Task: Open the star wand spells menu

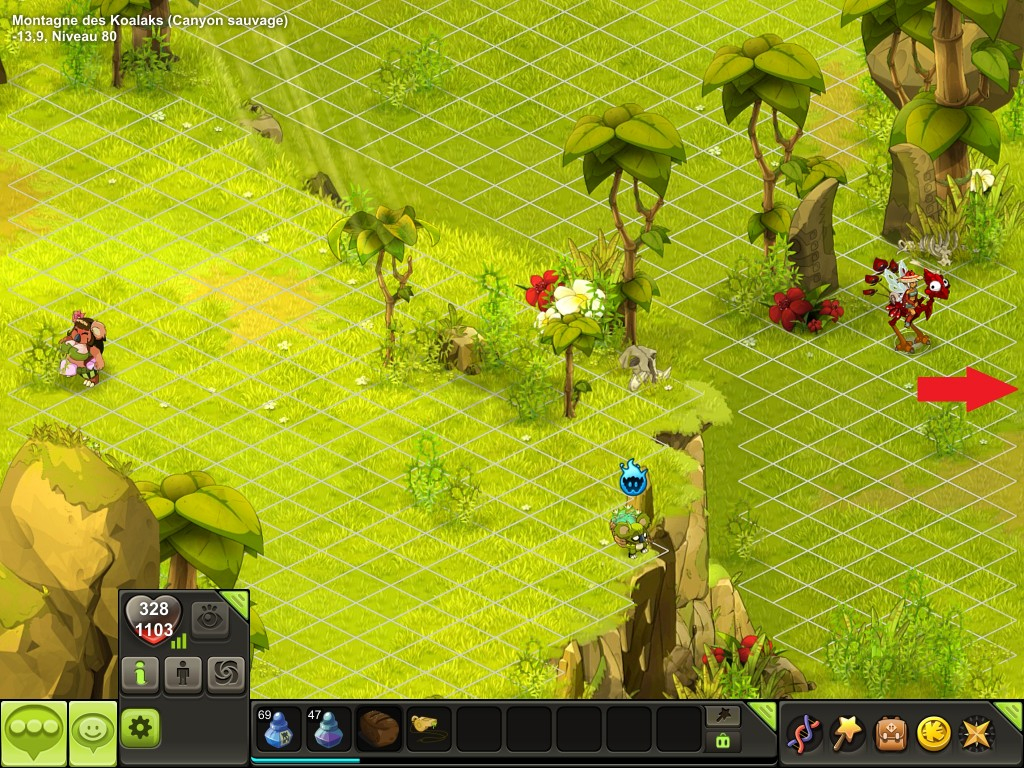Action: pos(849,733)
